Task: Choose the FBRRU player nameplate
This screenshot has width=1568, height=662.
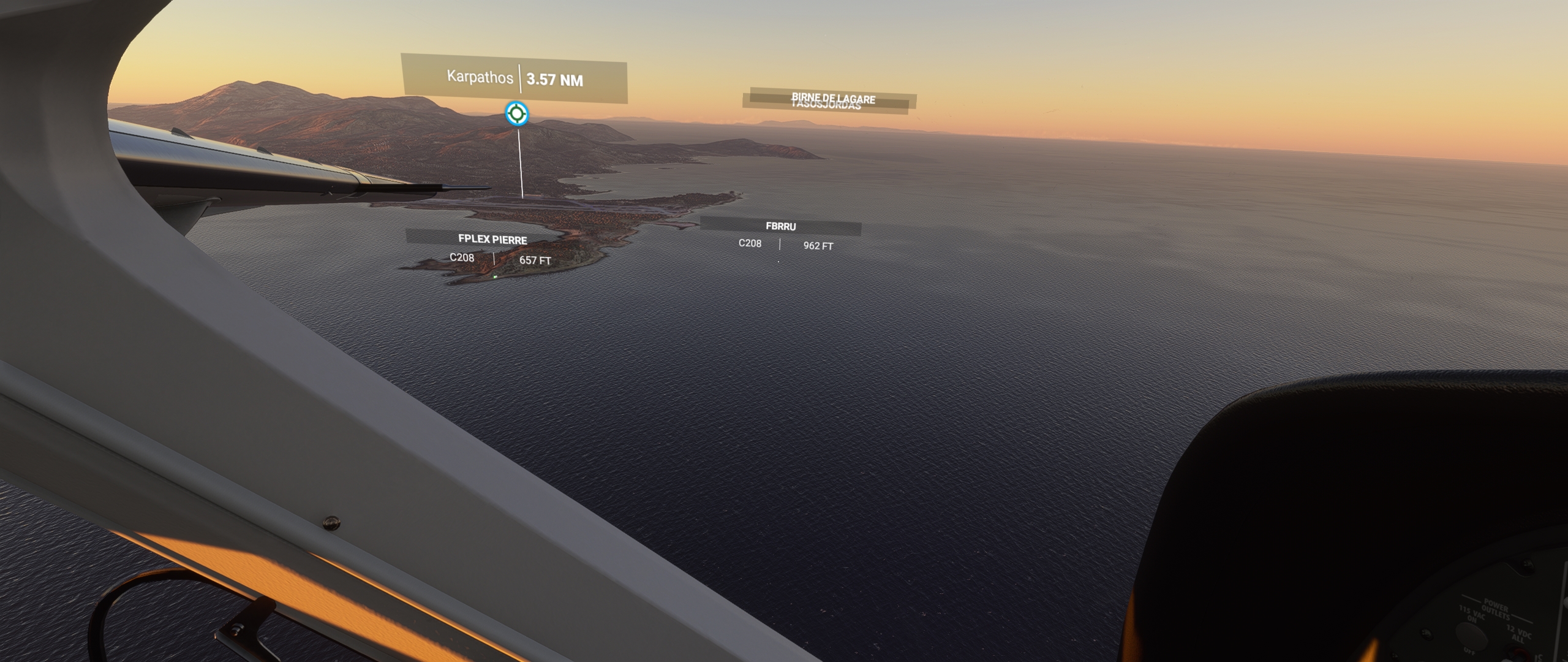Action: [x=780, y=226]
